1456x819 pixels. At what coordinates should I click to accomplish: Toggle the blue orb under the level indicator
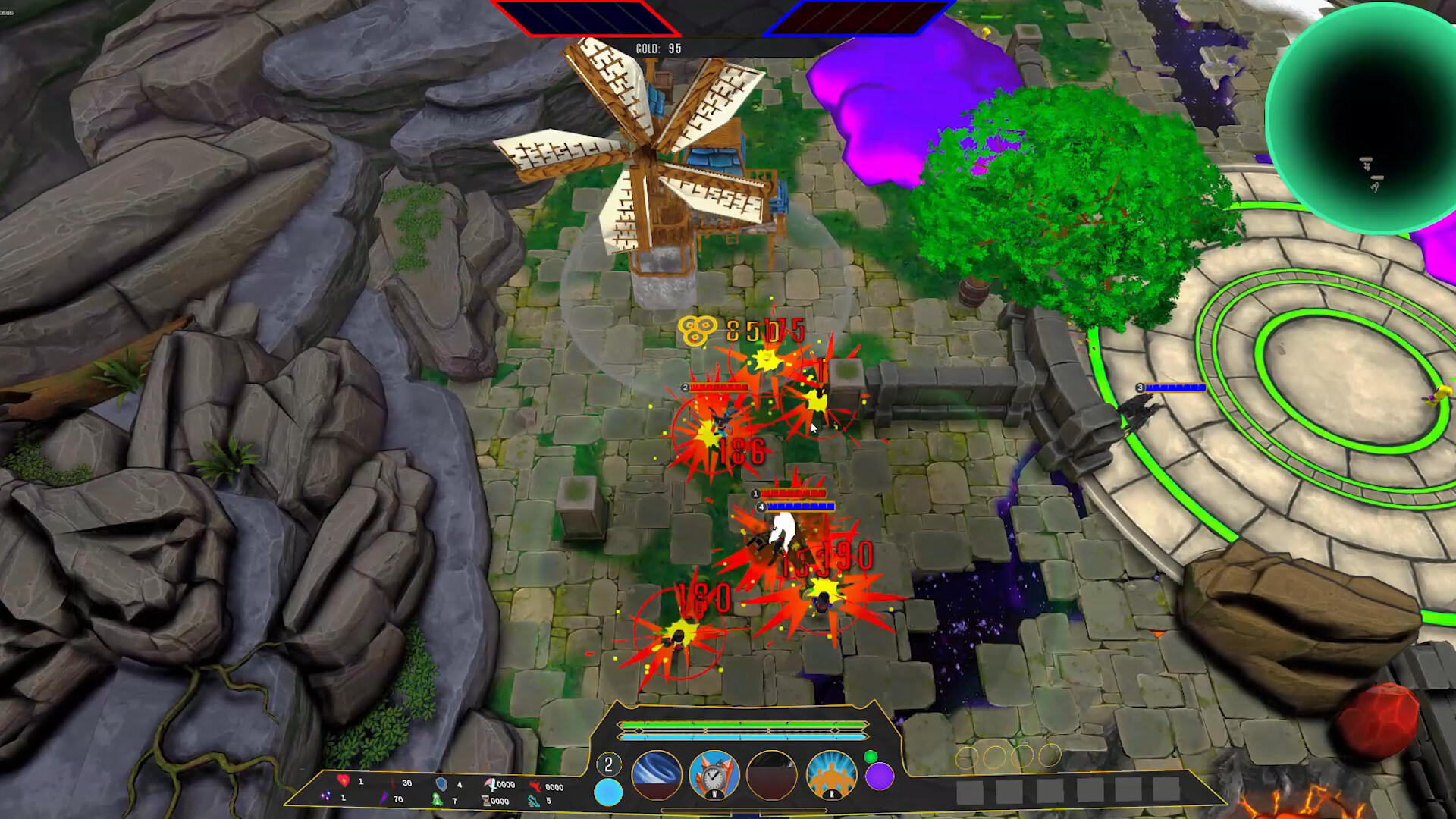(x=610, y=792)
